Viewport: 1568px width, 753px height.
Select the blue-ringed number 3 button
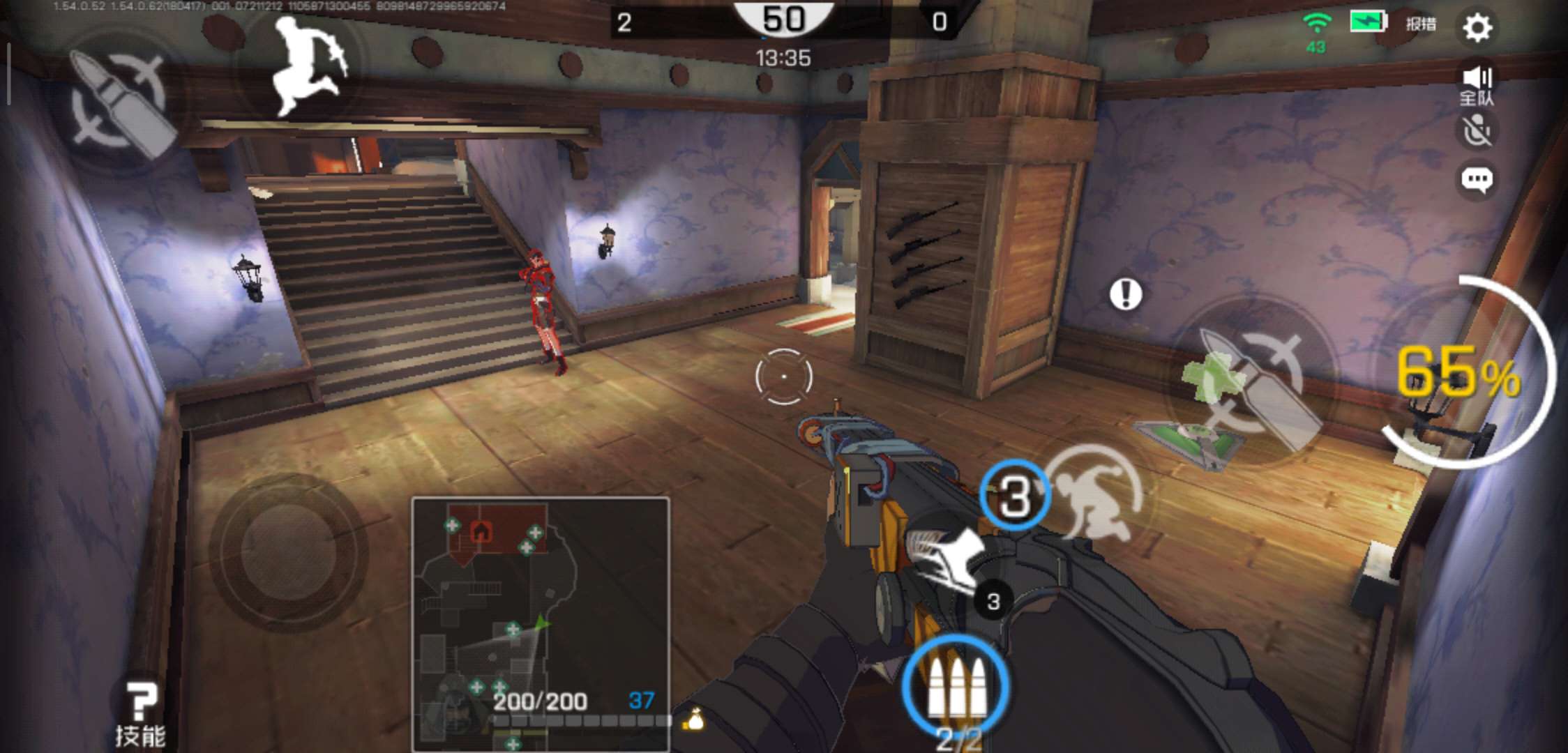pyautogui.click(x=1015, y=496)
